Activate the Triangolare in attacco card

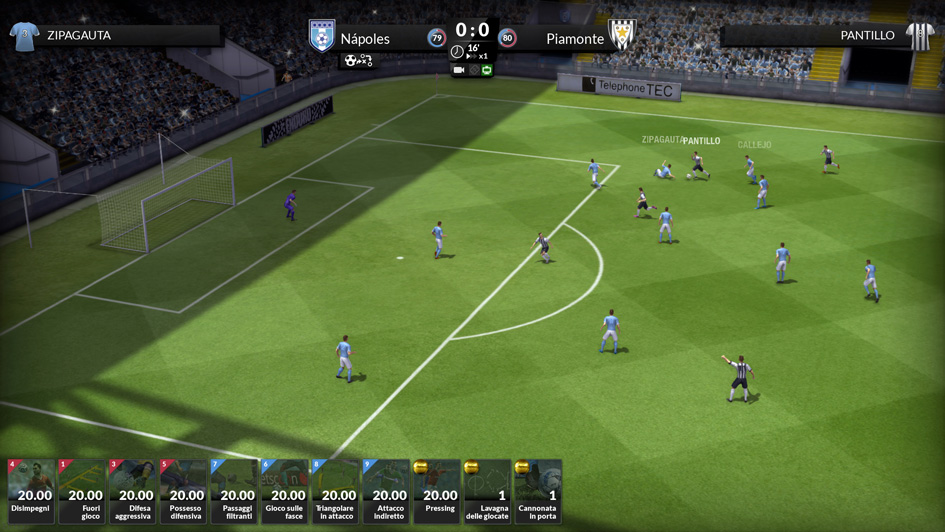(x=336, y=491)
